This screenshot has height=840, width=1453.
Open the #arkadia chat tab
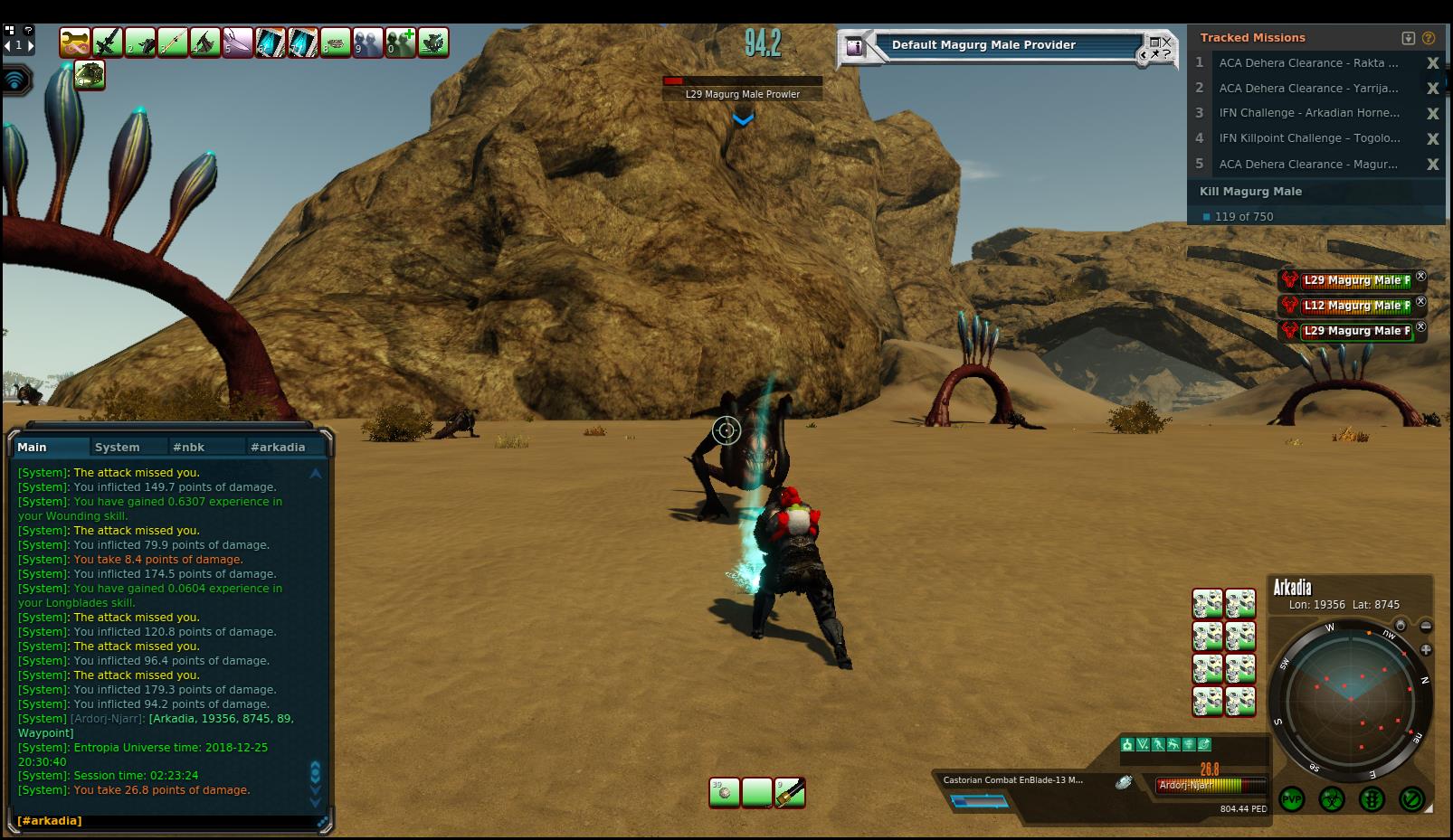278,447
